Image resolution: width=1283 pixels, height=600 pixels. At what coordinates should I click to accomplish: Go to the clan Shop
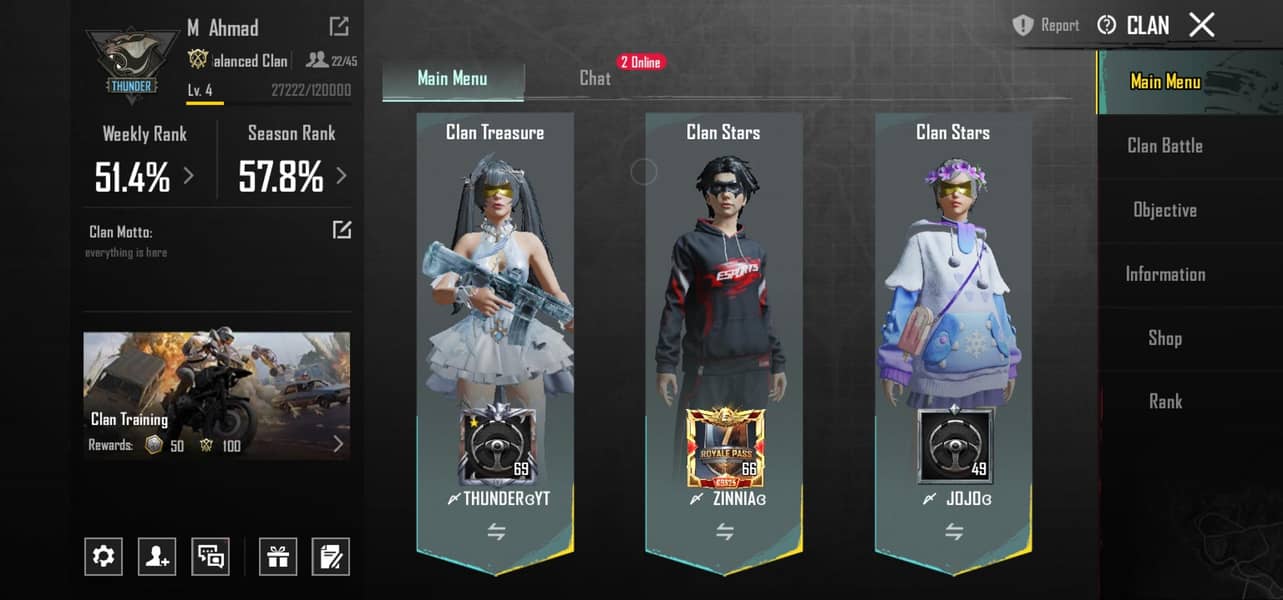tap(1165, 338)
